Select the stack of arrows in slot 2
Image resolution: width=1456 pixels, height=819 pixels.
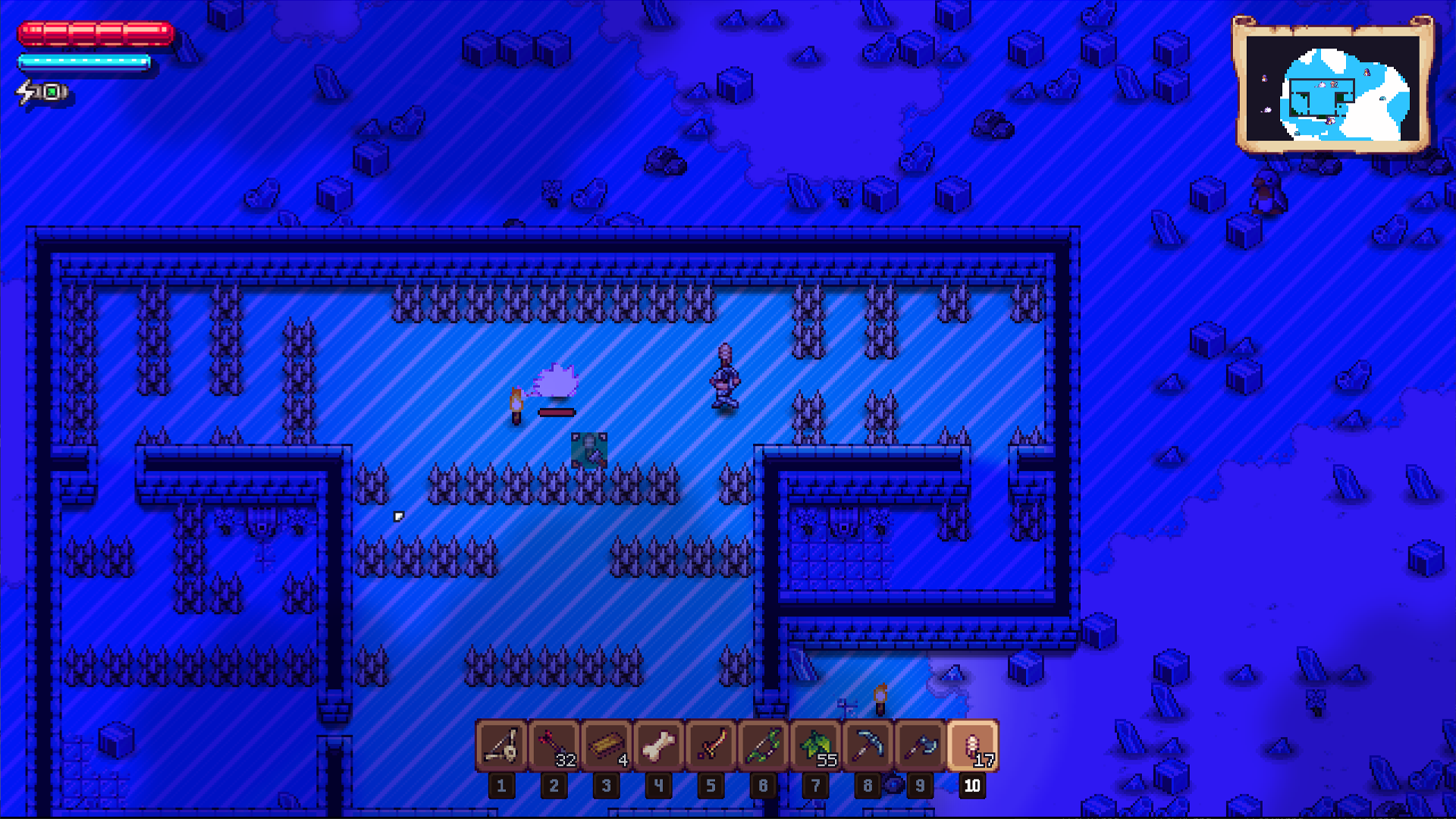(x=554, y=747)
